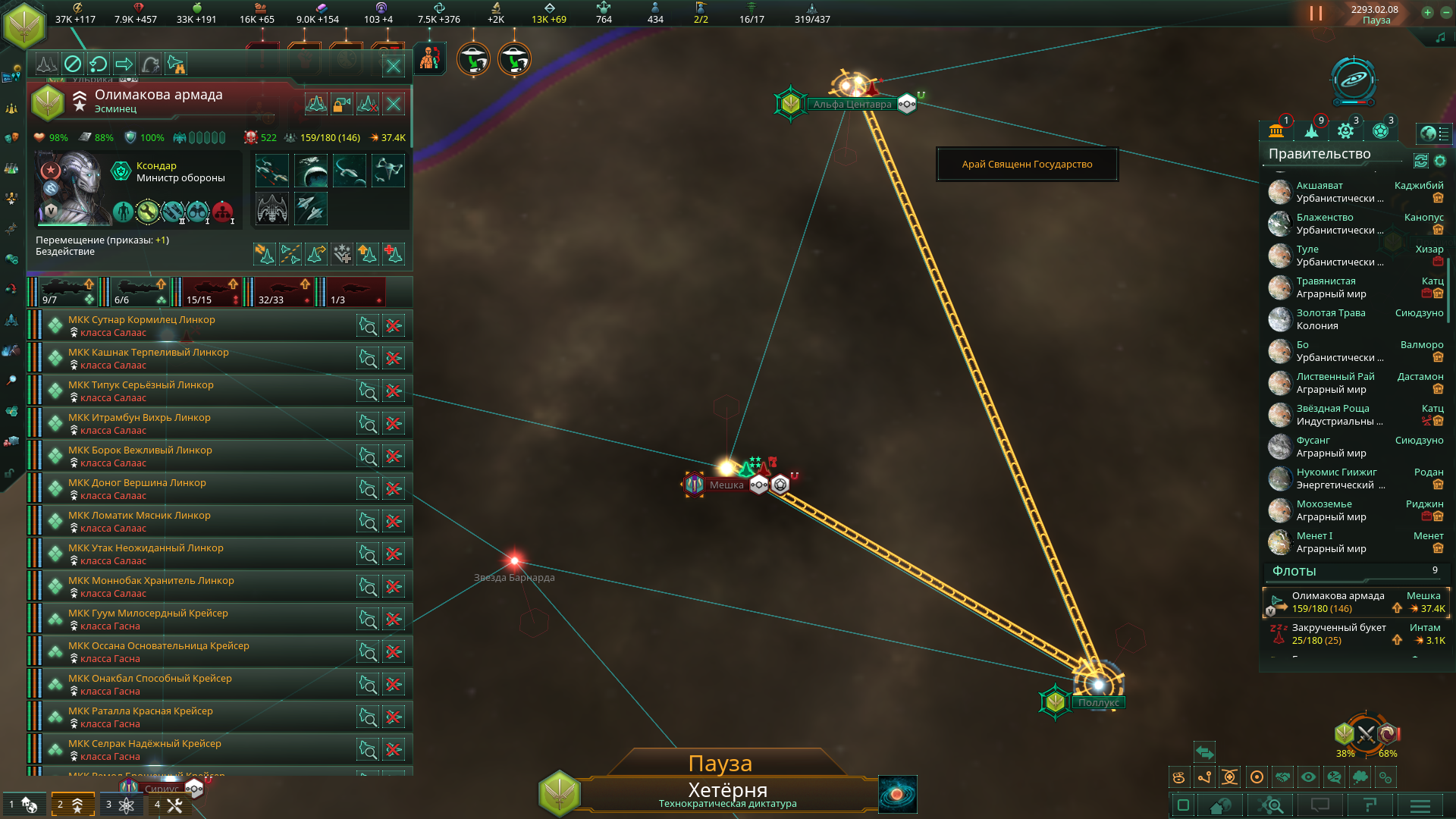Collapse the Флоты section header in the outliner
Screen dimensions: 1456x819
(1294, 571)
